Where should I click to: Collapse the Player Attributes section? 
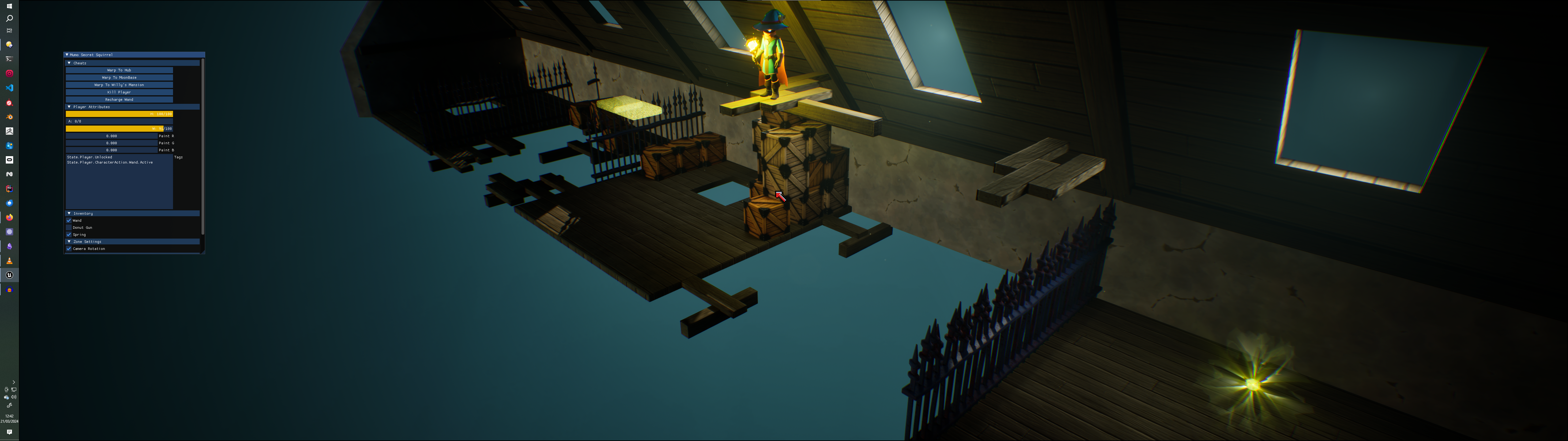pyautogui.click(x=70, y=107)
